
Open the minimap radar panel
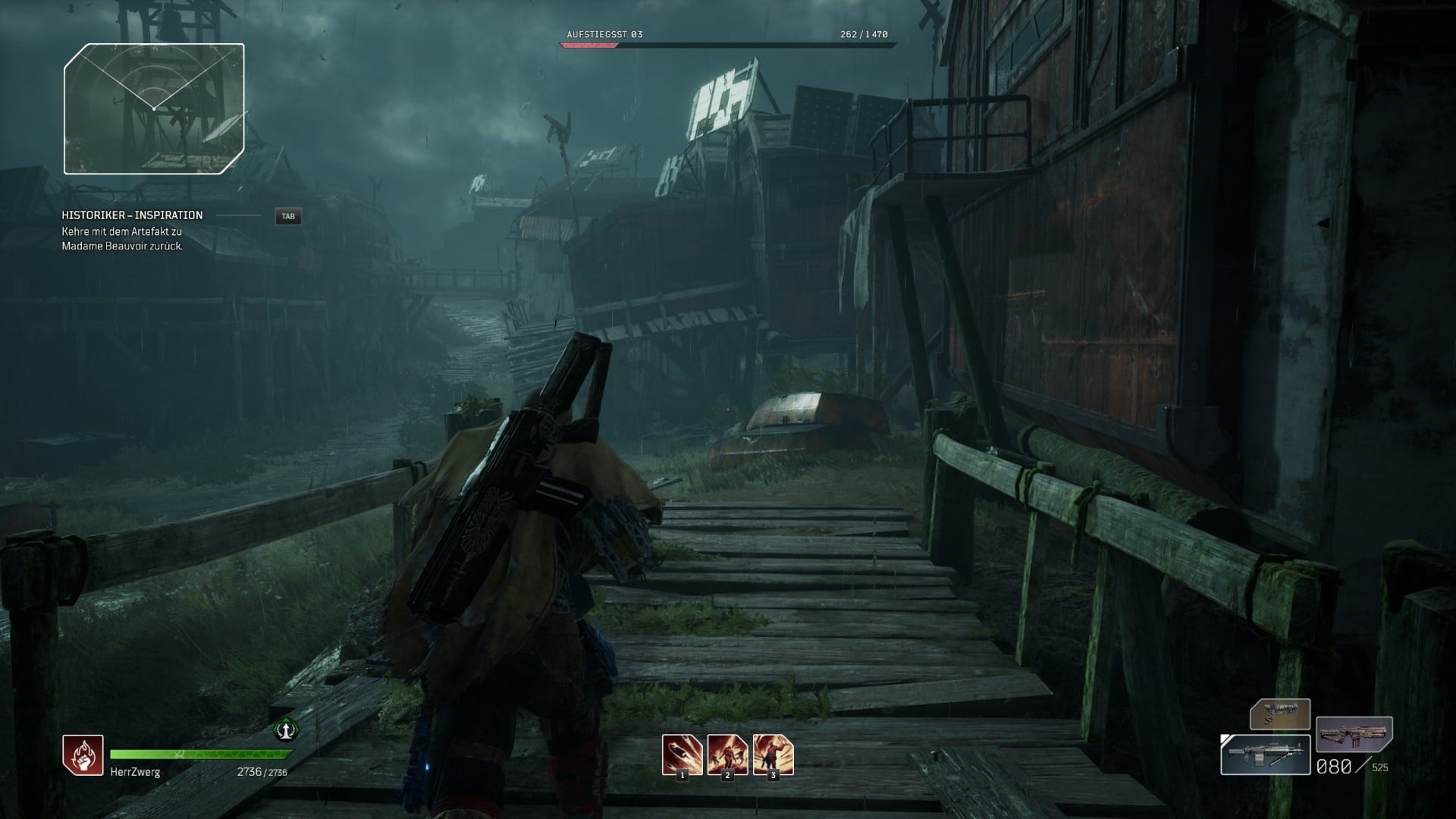pos(154,108)
